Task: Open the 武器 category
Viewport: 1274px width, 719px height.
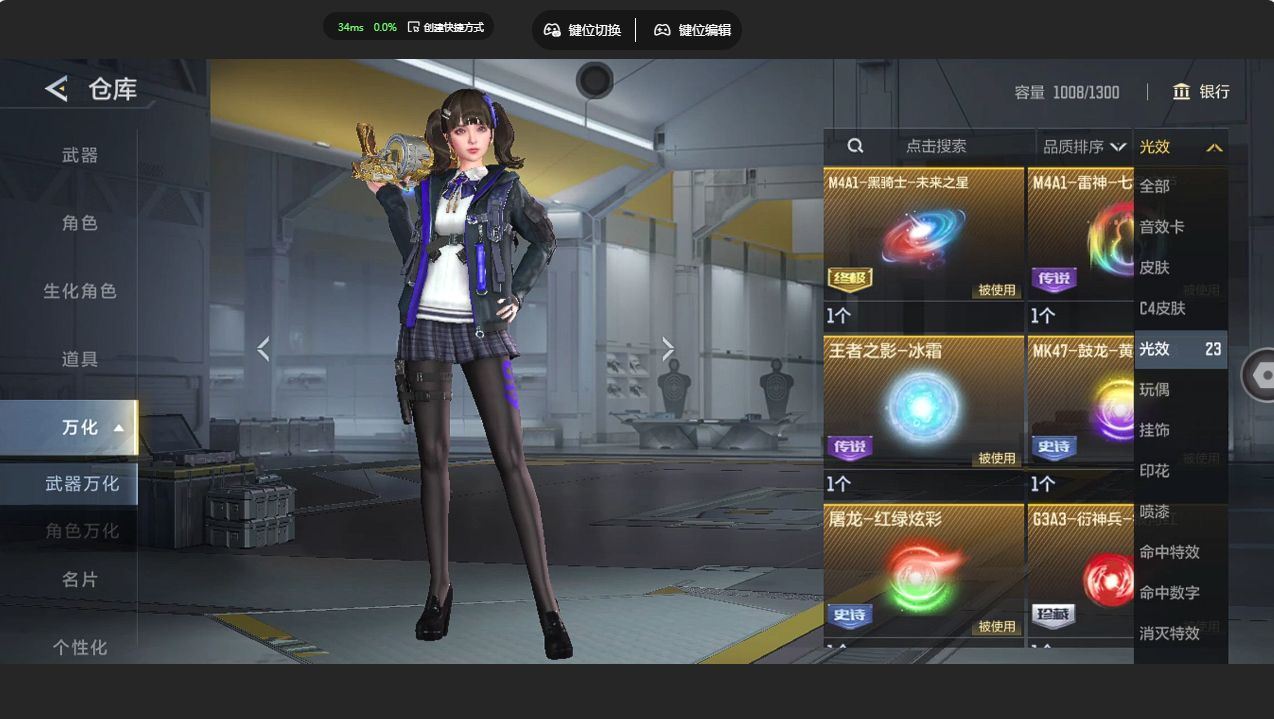Action: click(x=80, y=155)
